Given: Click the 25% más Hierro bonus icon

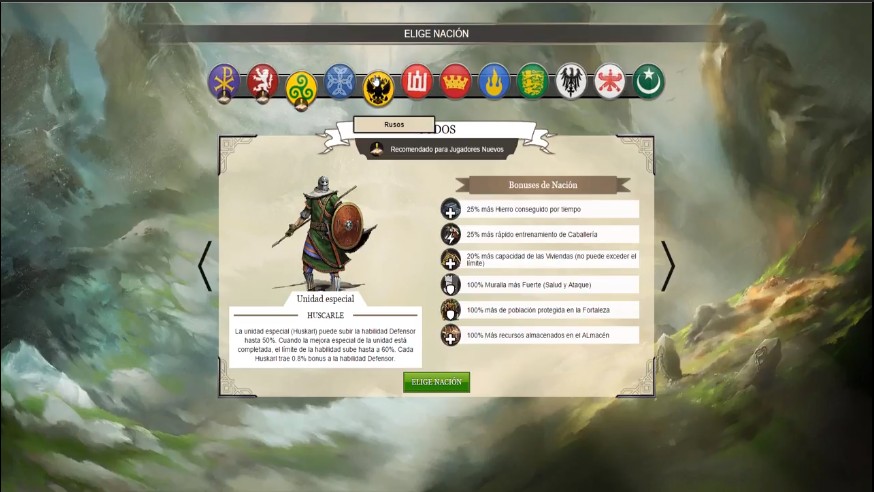Looking at the screenshot, I should (451, 209).
